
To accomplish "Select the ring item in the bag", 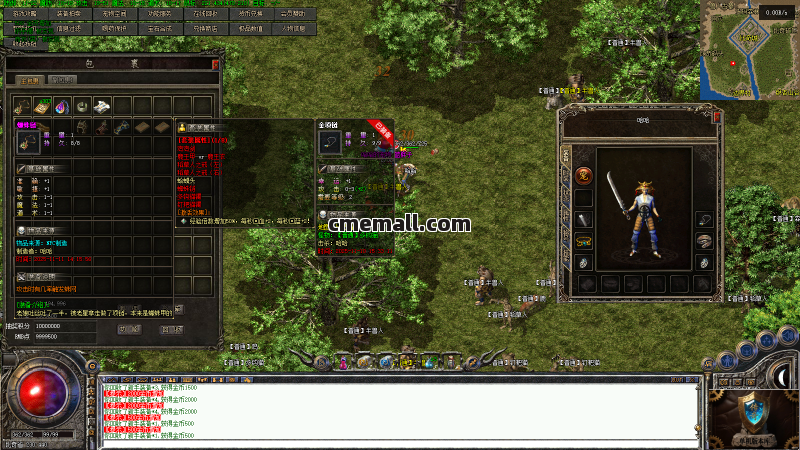I will [82, 105].
